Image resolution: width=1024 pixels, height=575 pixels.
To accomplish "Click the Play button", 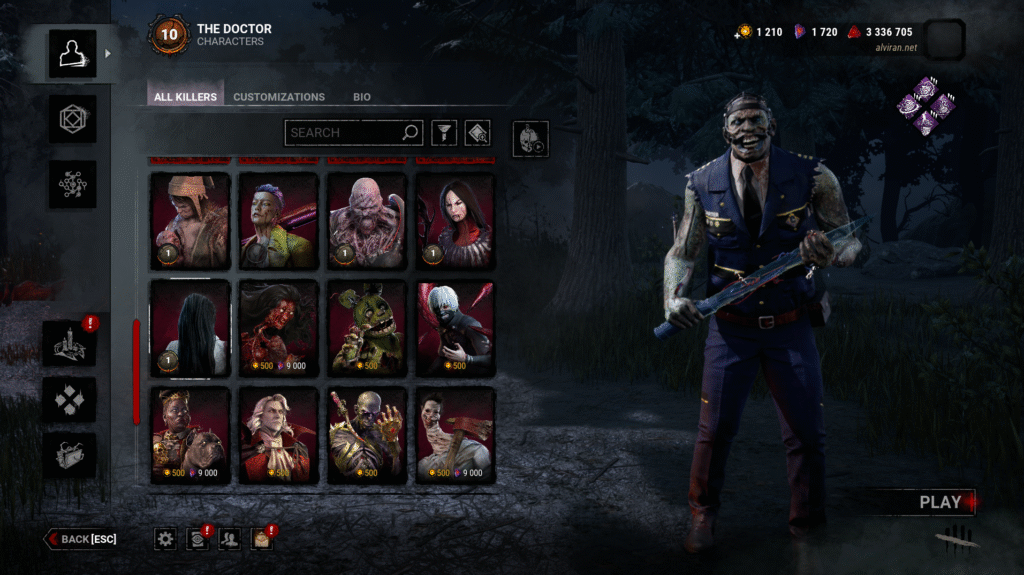I will coord(940,502).
